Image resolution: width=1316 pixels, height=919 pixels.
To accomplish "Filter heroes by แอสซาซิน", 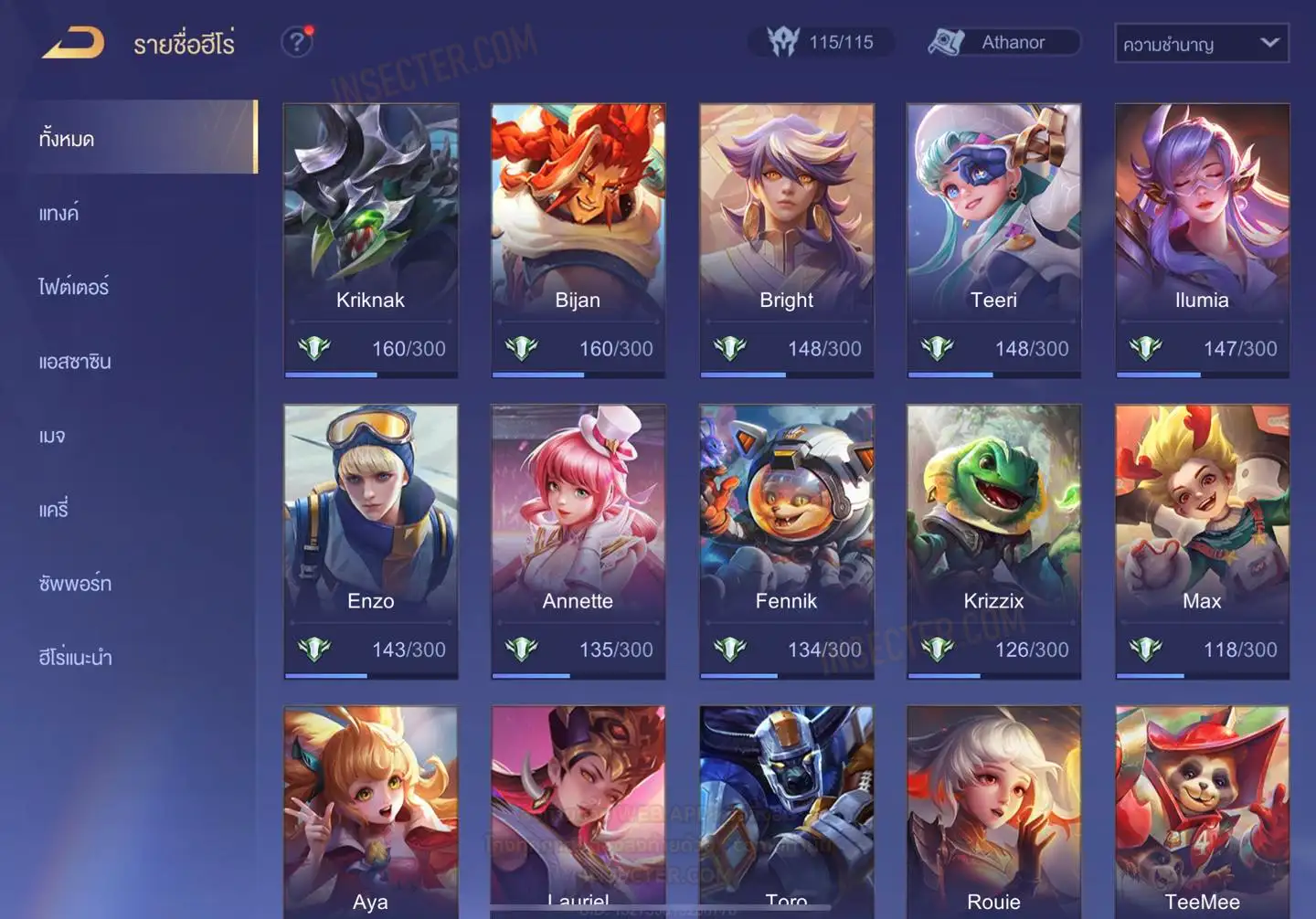I will tap(75, 362).
